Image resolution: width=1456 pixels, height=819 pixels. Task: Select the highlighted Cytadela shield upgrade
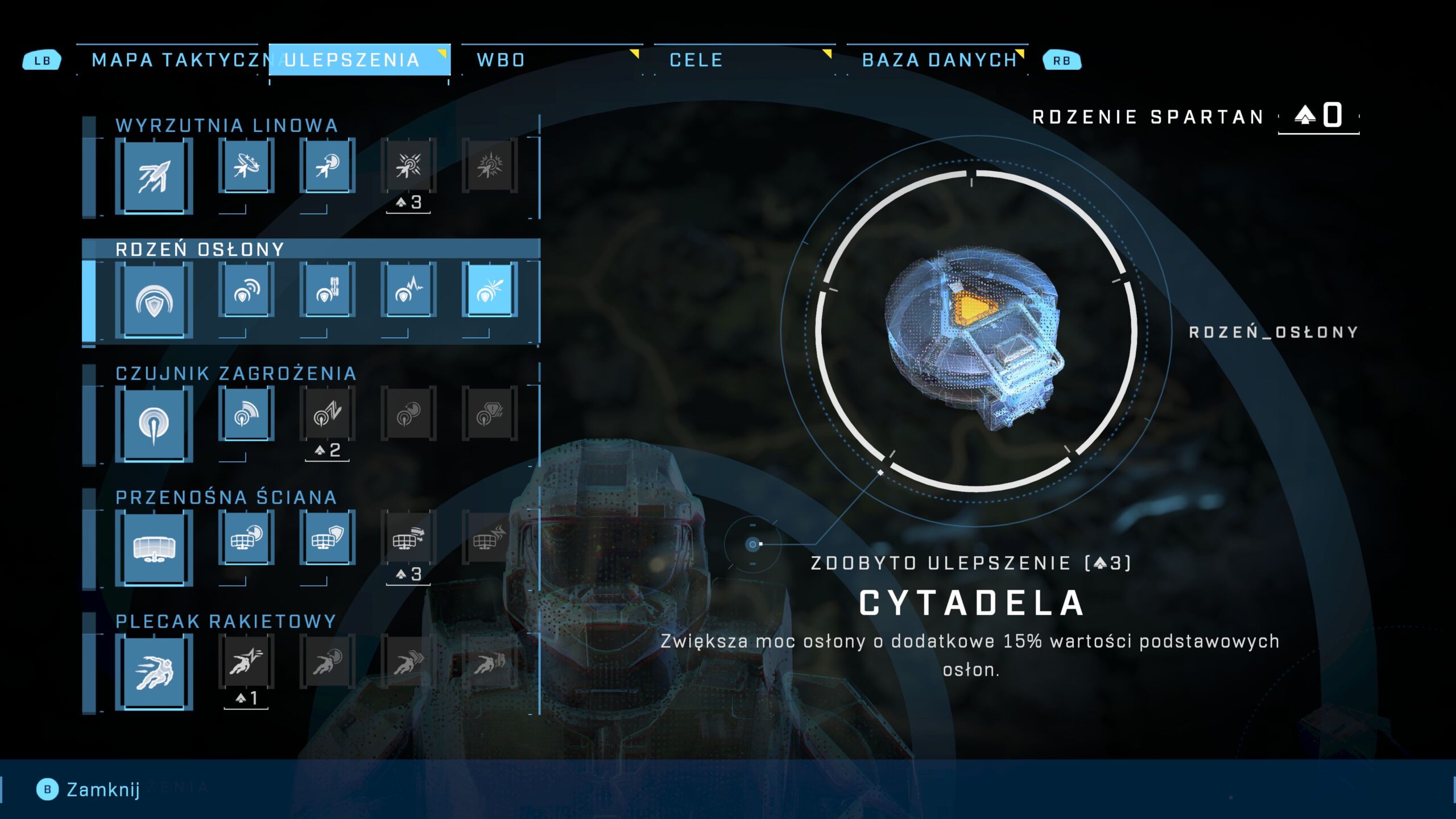[490, 289]
